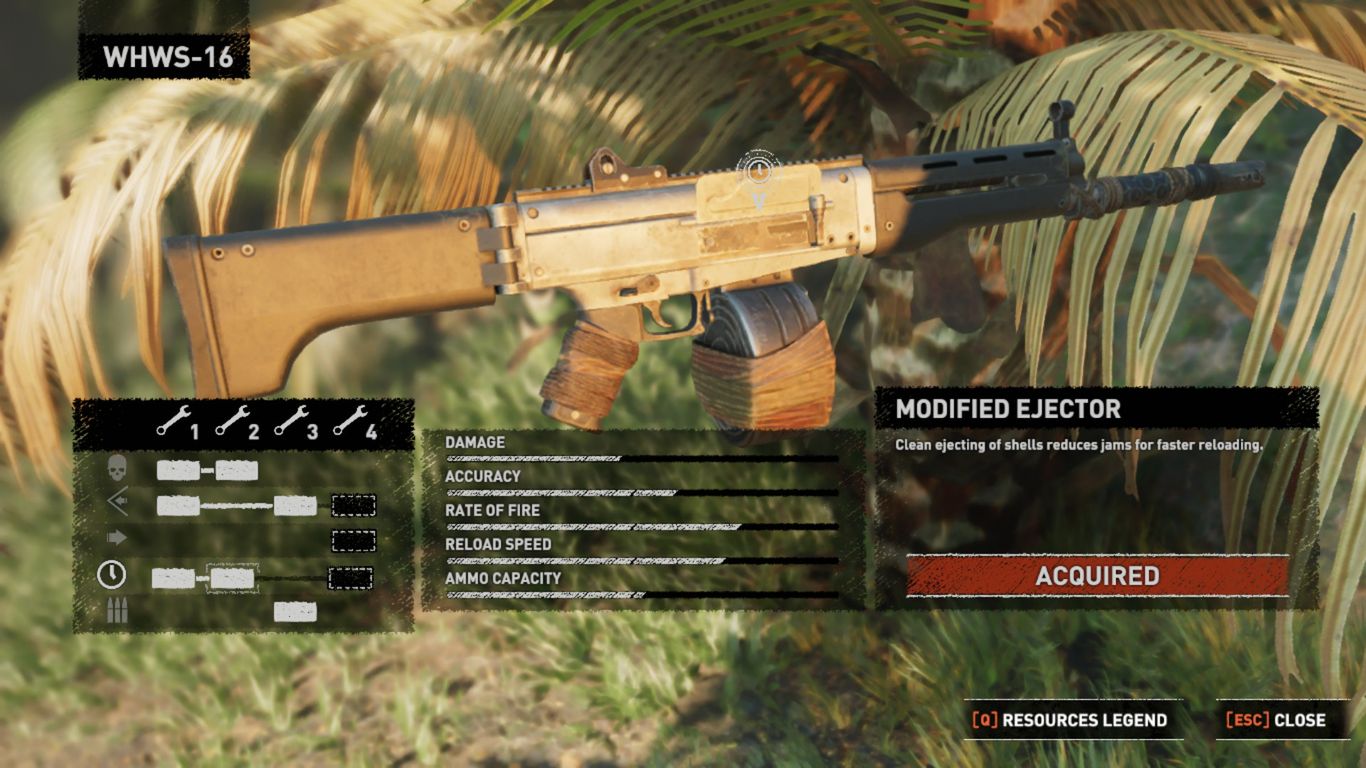Select the locked tier 4 reload speed upgrade

(x=350, y=578)
